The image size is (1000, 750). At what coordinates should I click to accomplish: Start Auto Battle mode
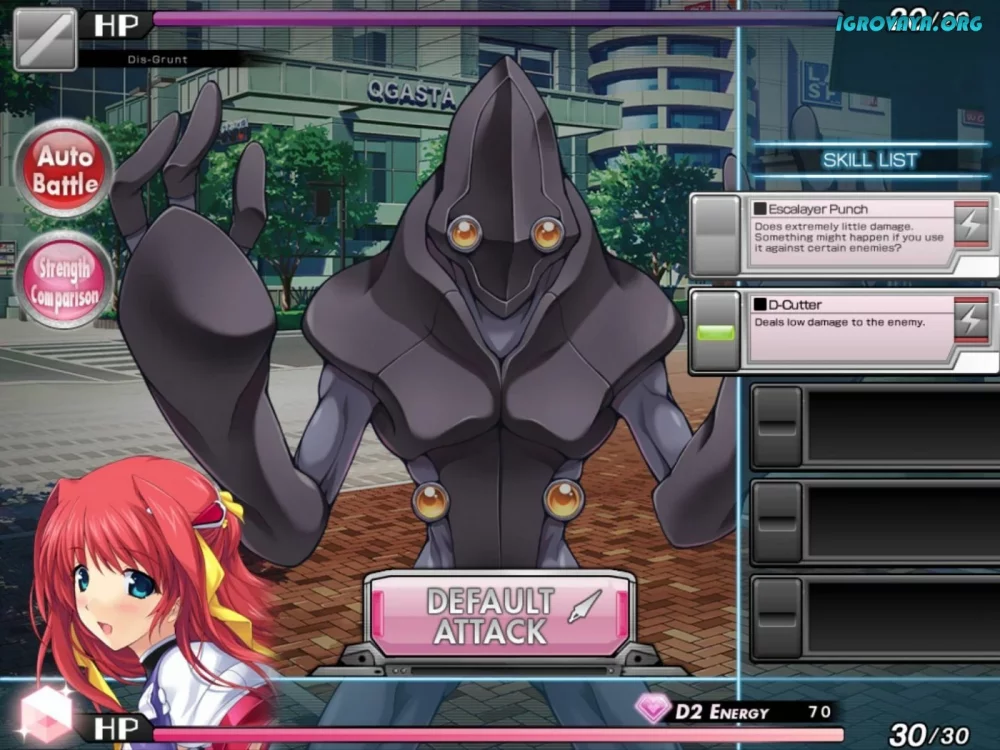[x=65, y=169]
